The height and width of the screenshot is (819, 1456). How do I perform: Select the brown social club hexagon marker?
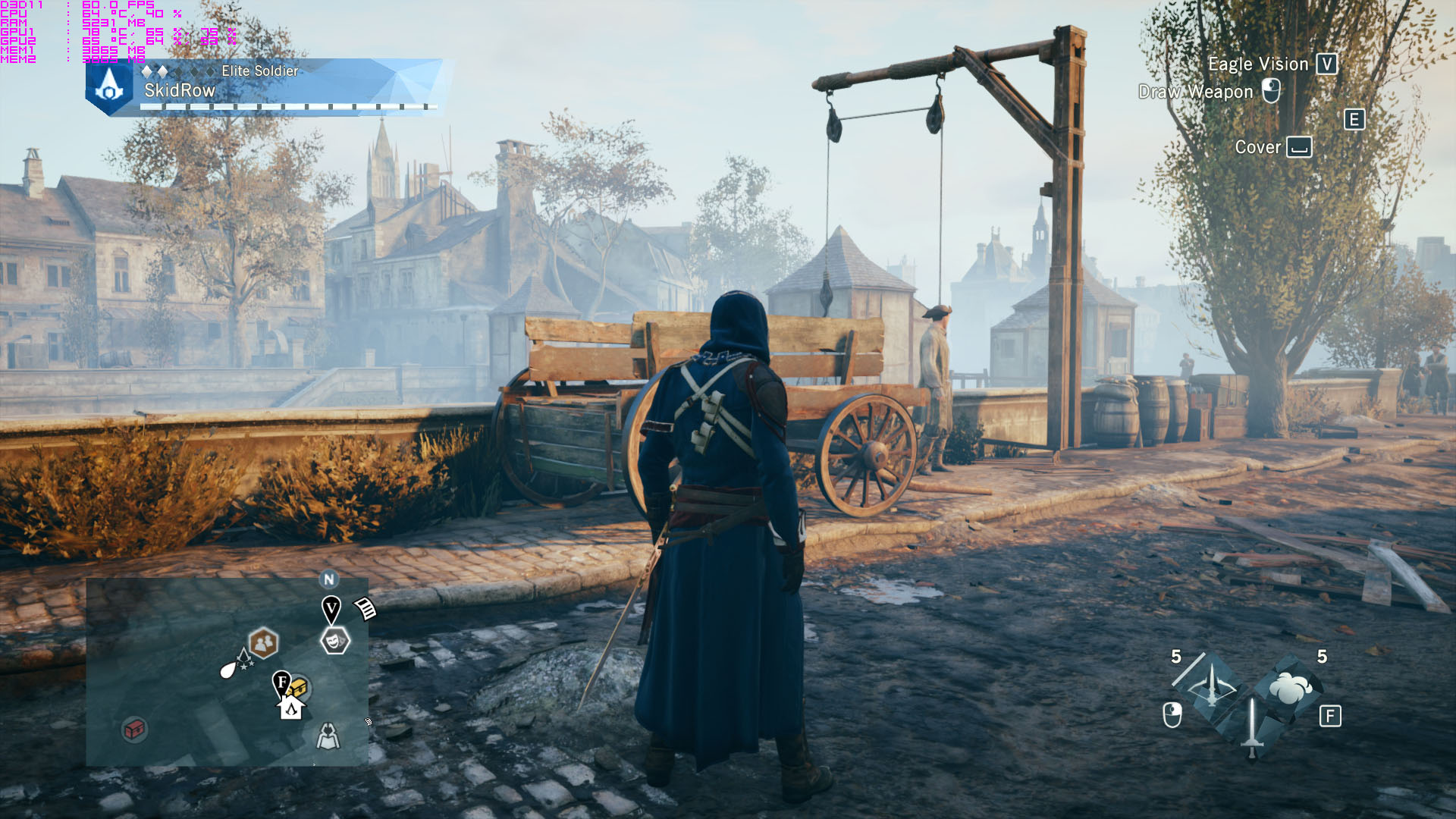point(263,644)
